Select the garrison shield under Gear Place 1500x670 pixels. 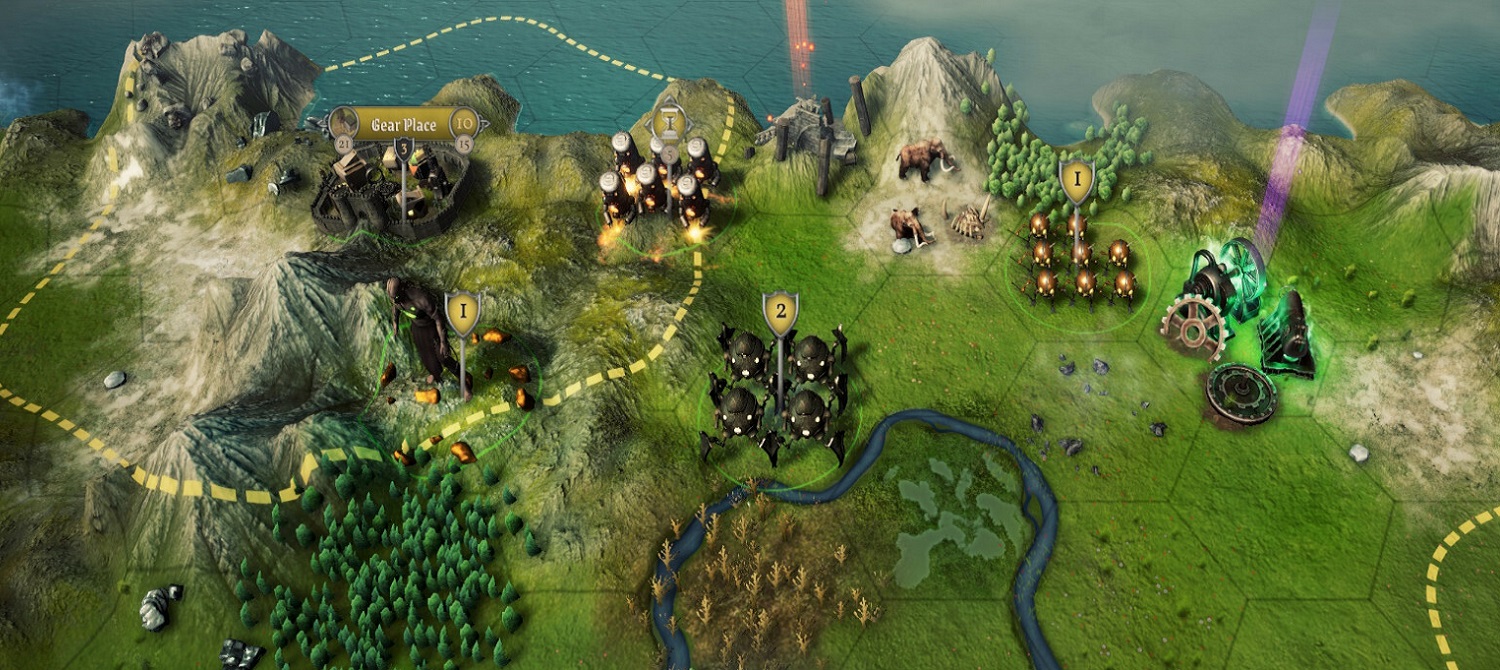[404, 149]
